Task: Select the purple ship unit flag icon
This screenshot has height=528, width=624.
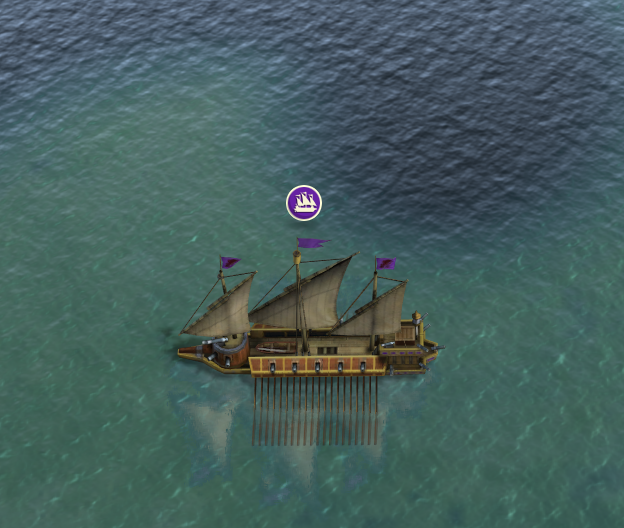Action: tap(304, 203)
